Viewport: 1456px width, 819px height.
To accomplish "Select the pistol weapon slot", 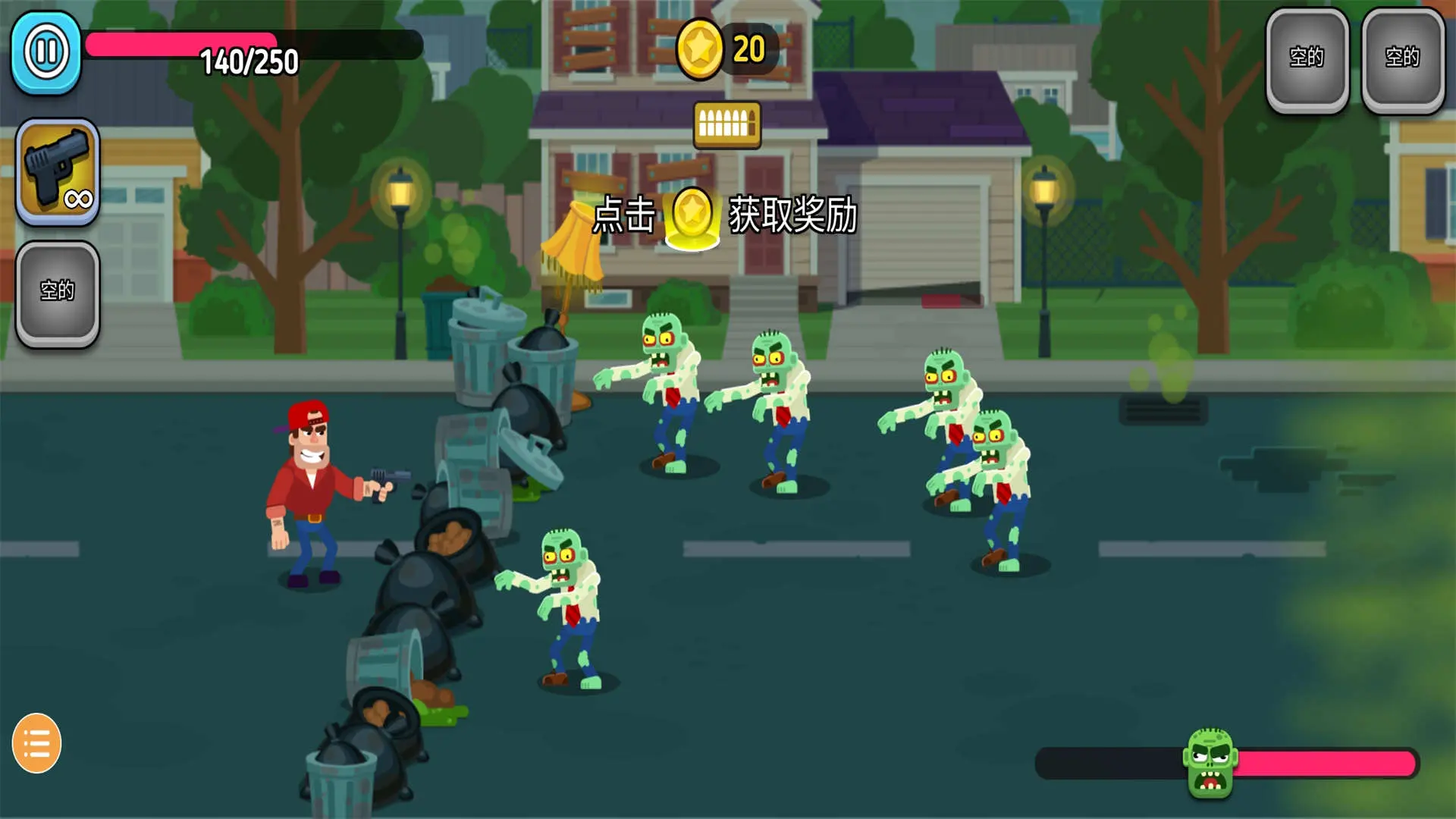I will [x=58, y=171].
